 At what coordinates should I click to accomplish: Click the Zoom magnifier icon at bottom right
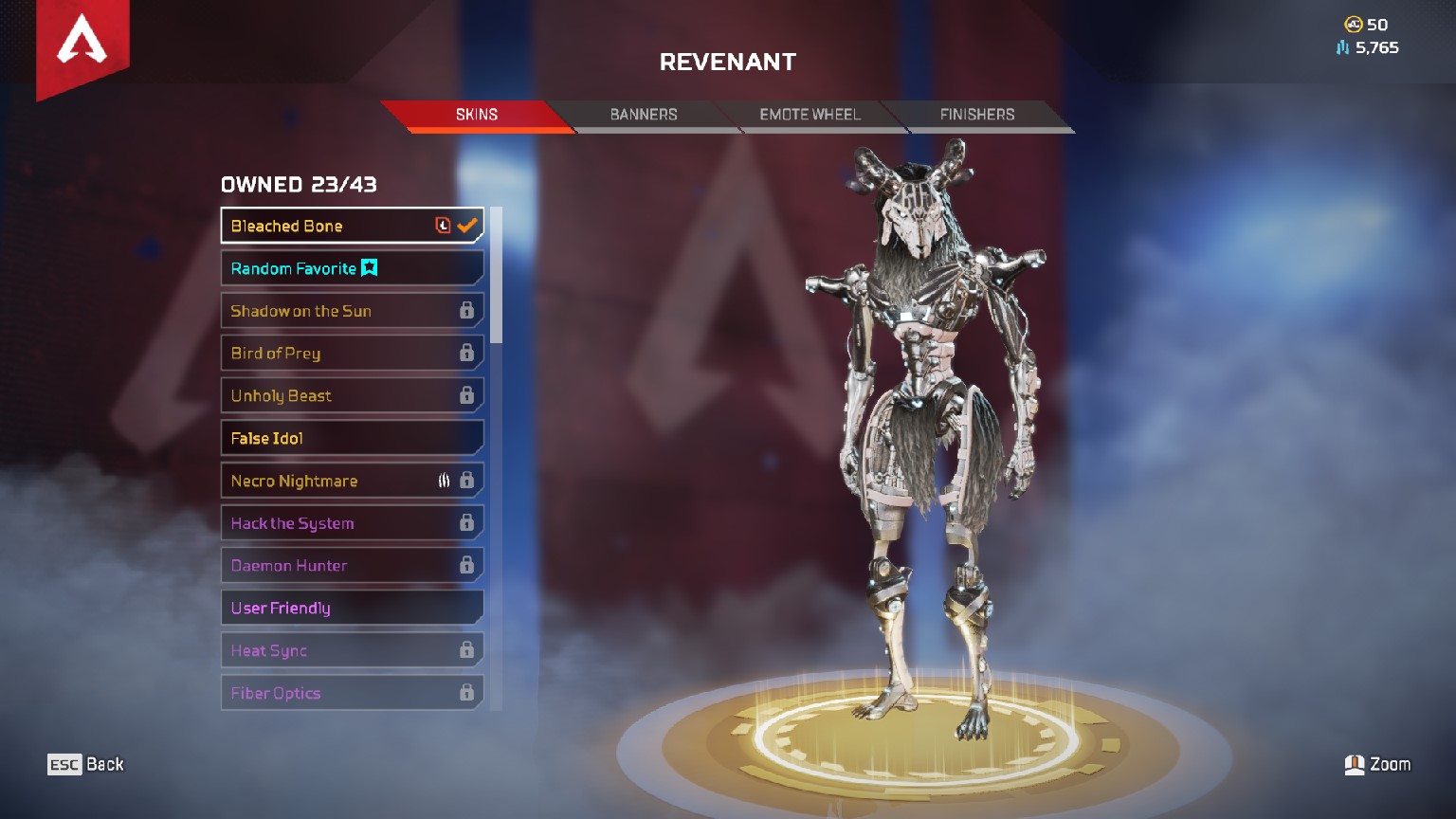pyautogui.click(x=1356, y=764)
